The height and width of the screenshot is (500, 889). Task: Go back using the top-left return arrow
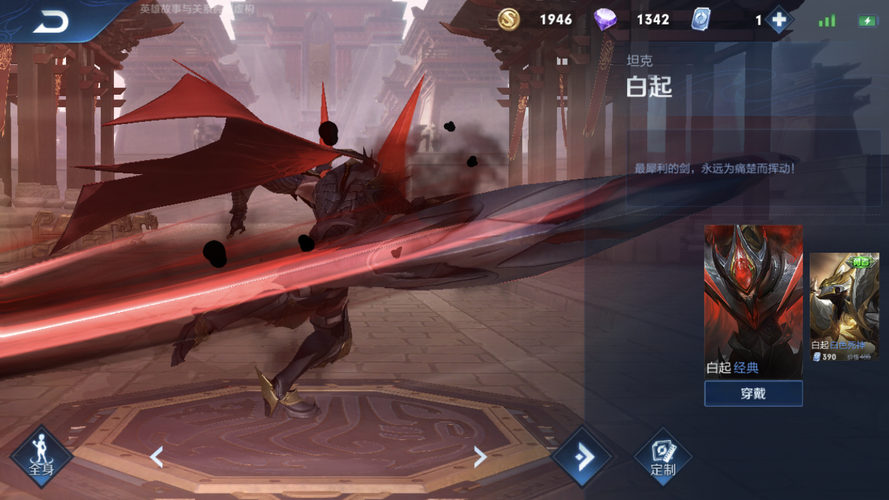[x=50, y=21]
